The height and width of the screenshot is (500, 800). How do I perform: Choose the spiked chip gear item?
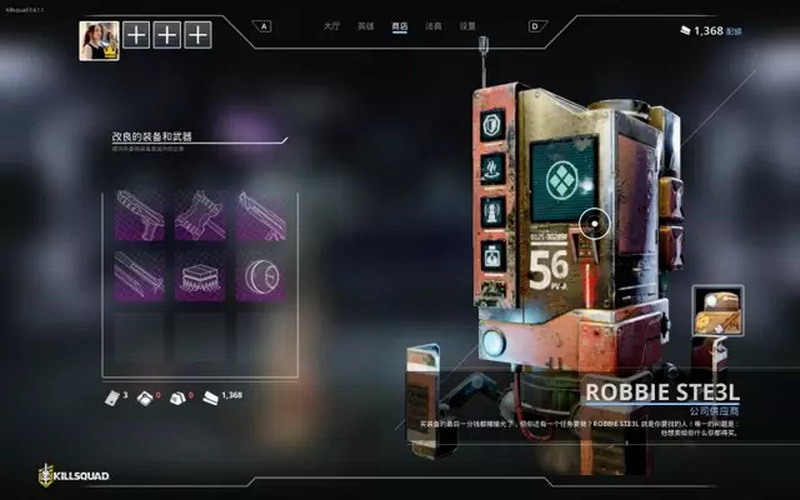(x=200, y=276)
